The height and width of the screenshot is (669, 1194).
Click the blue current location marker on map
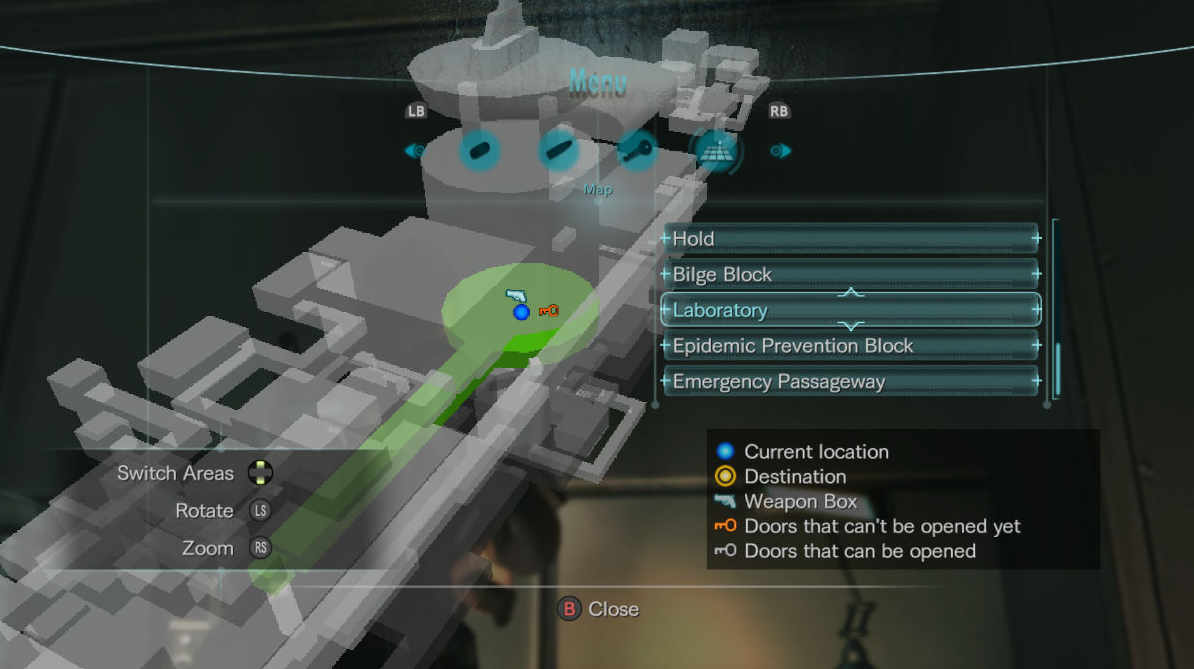521,313
